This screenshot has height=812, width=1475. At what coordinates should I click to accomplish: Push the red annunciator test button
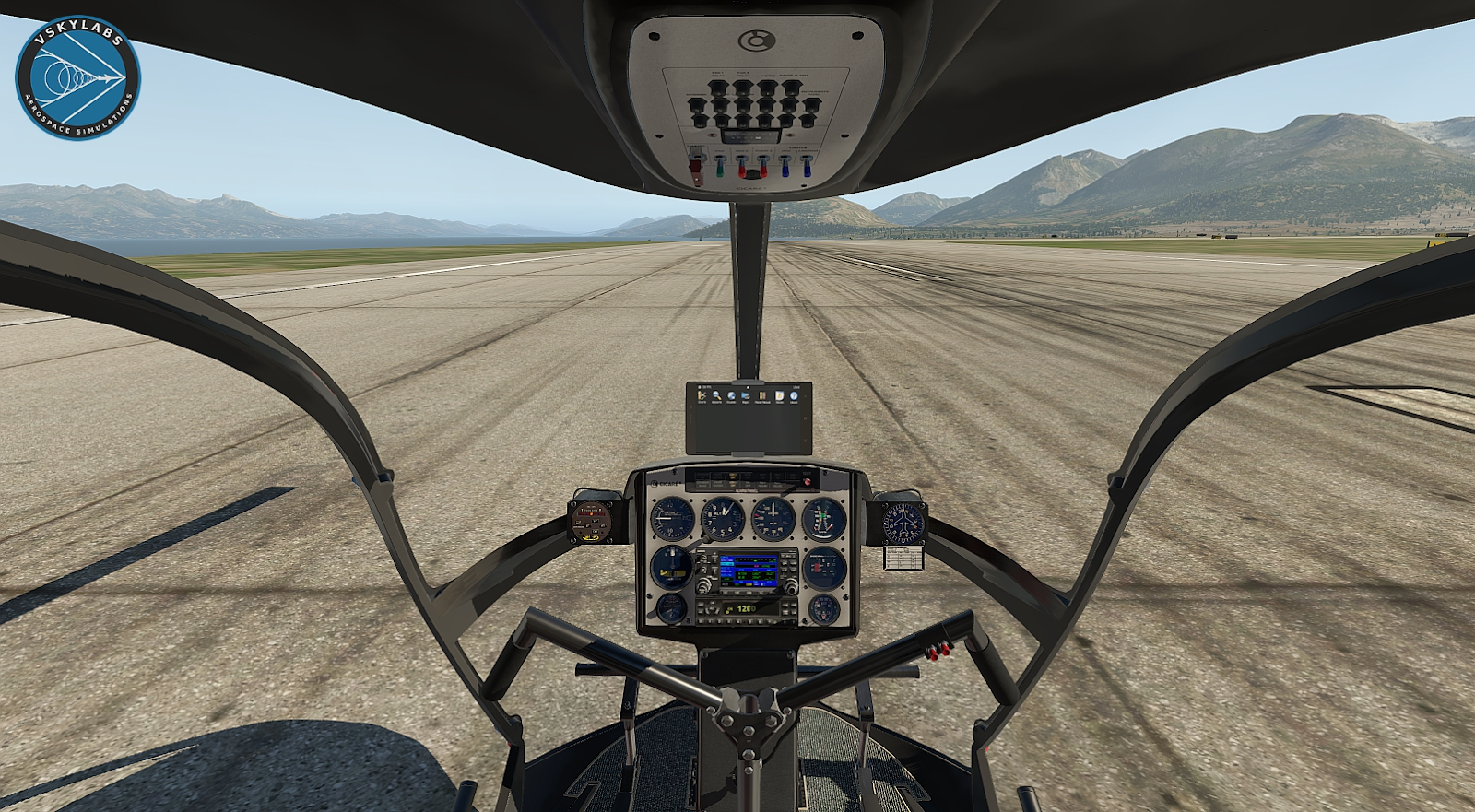coord(808,481)
